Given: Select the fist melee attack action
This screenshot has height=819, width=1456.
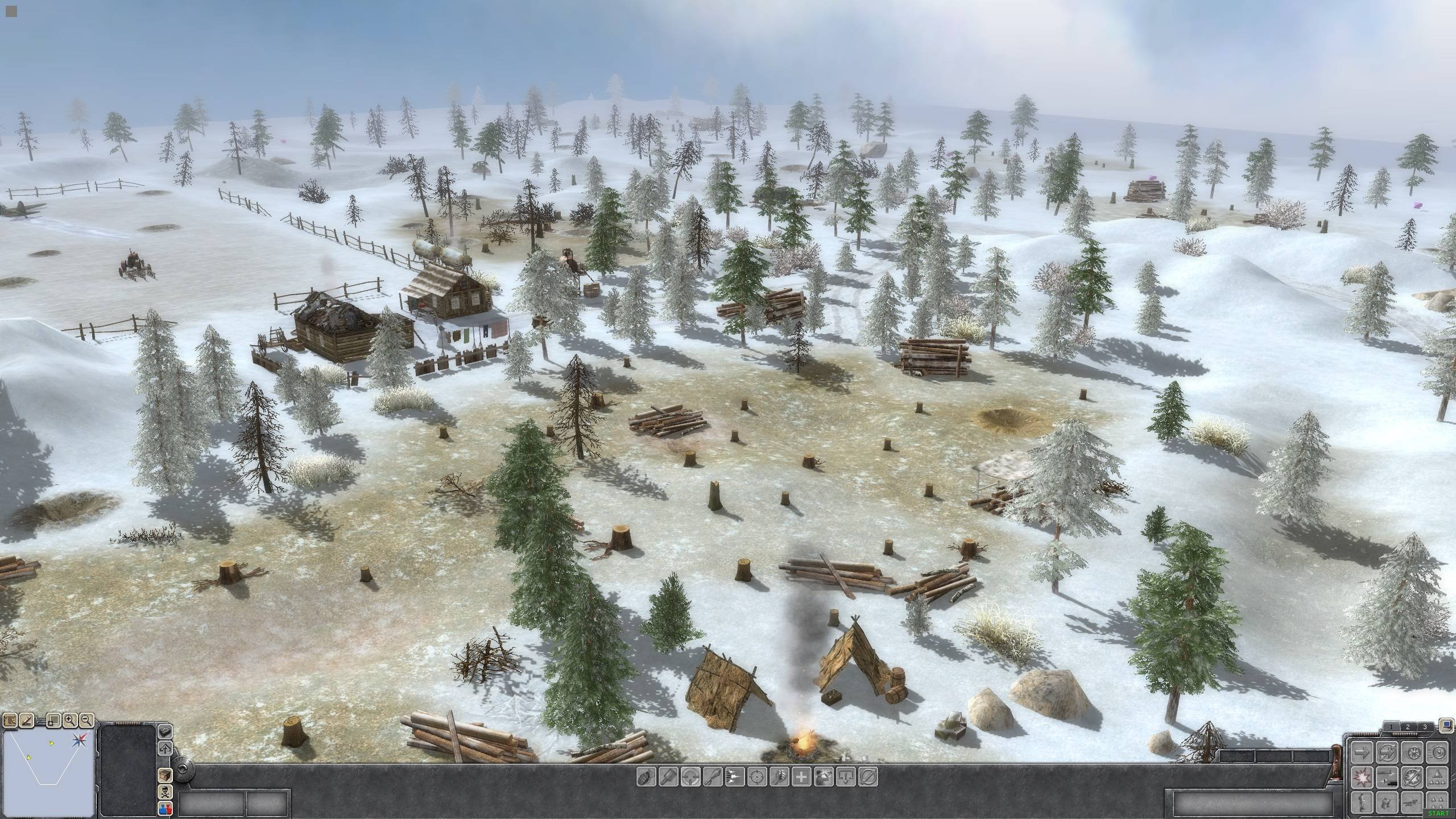Looking at the screenshot, I should [779, 777].
